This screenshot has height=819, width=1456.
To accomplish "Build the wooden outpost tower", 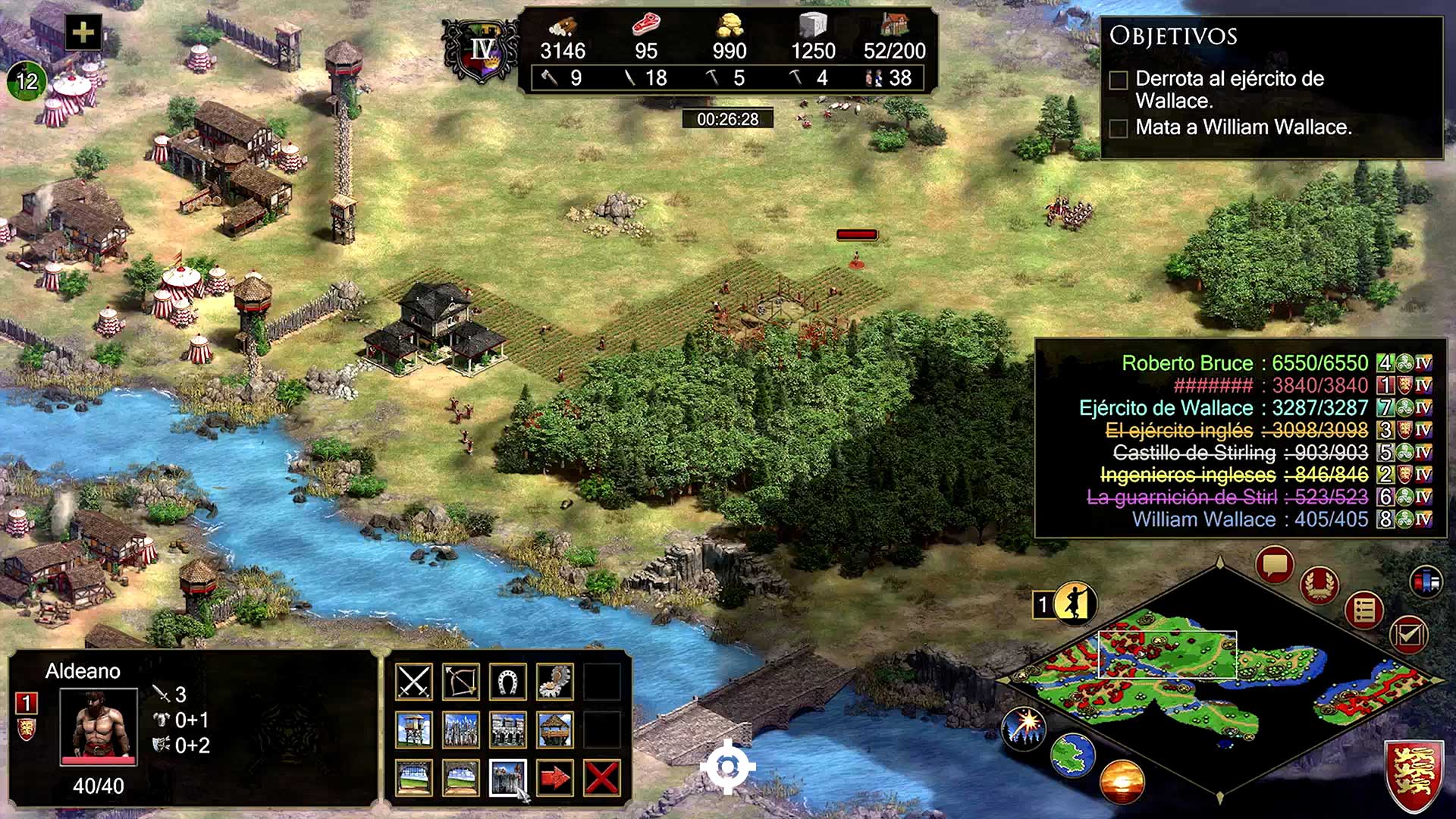I will pyautogui.click(x=414, y=730).
